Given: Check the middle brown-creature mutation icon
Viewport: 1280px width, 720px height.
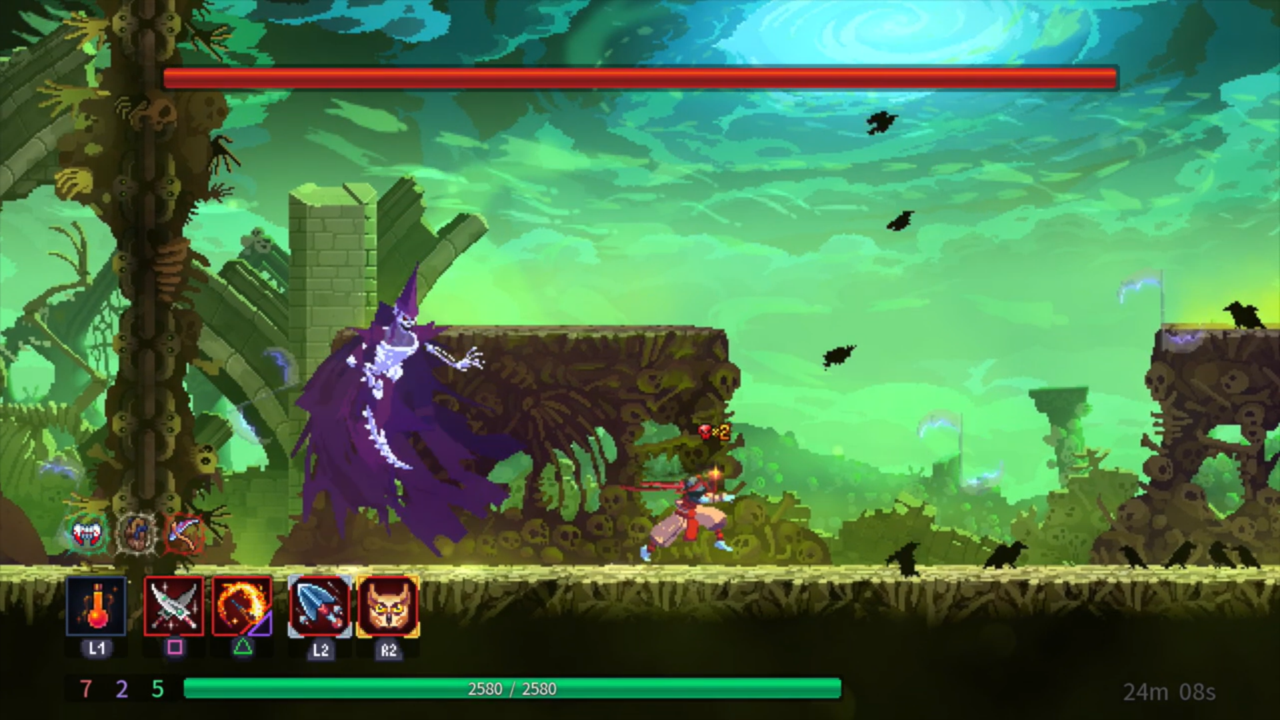Looking at the screenshot, I should click(x=136, y=534).
